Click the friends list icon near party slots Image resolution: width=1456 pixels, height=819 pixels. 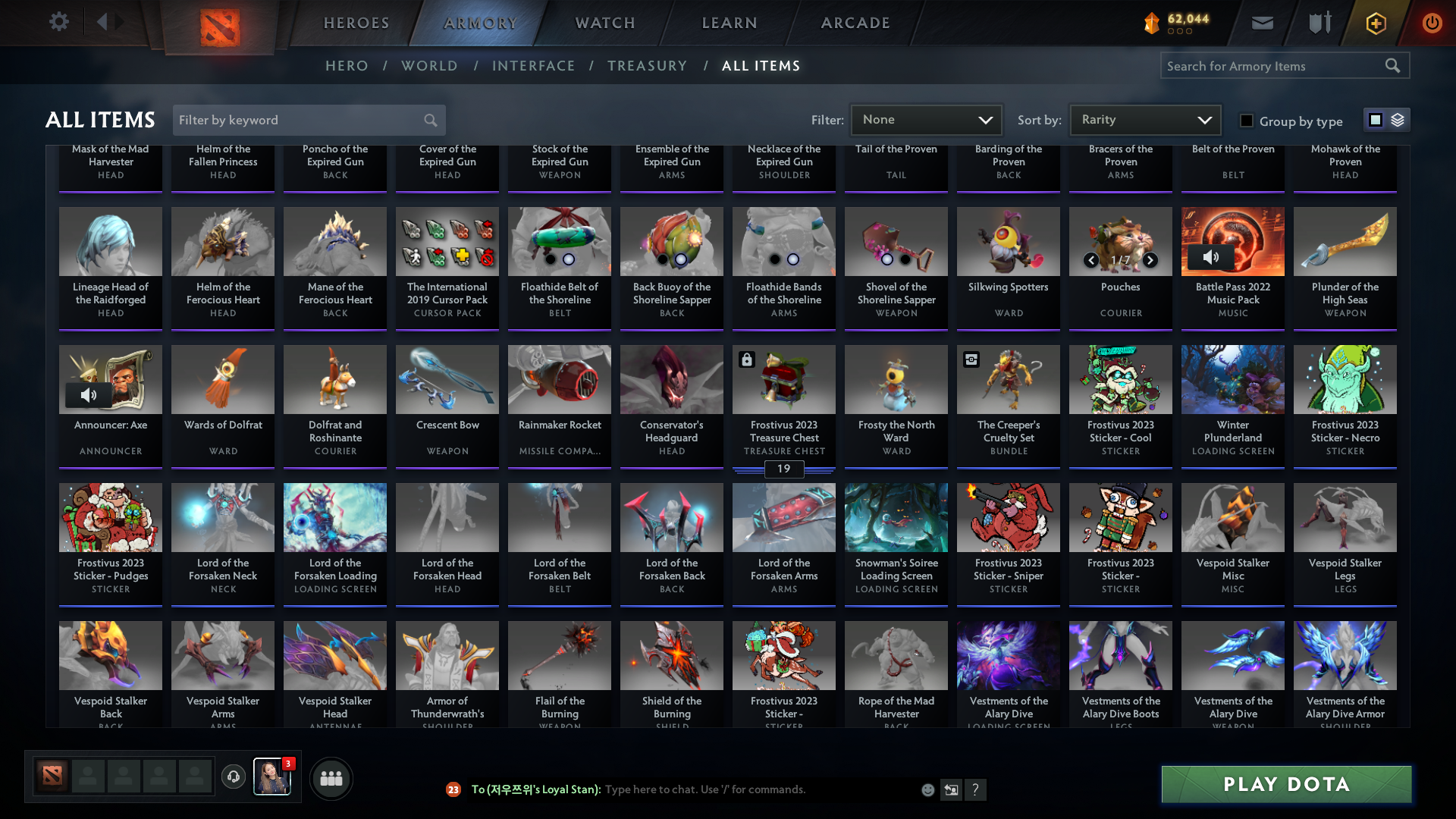[x=331, y=777]
